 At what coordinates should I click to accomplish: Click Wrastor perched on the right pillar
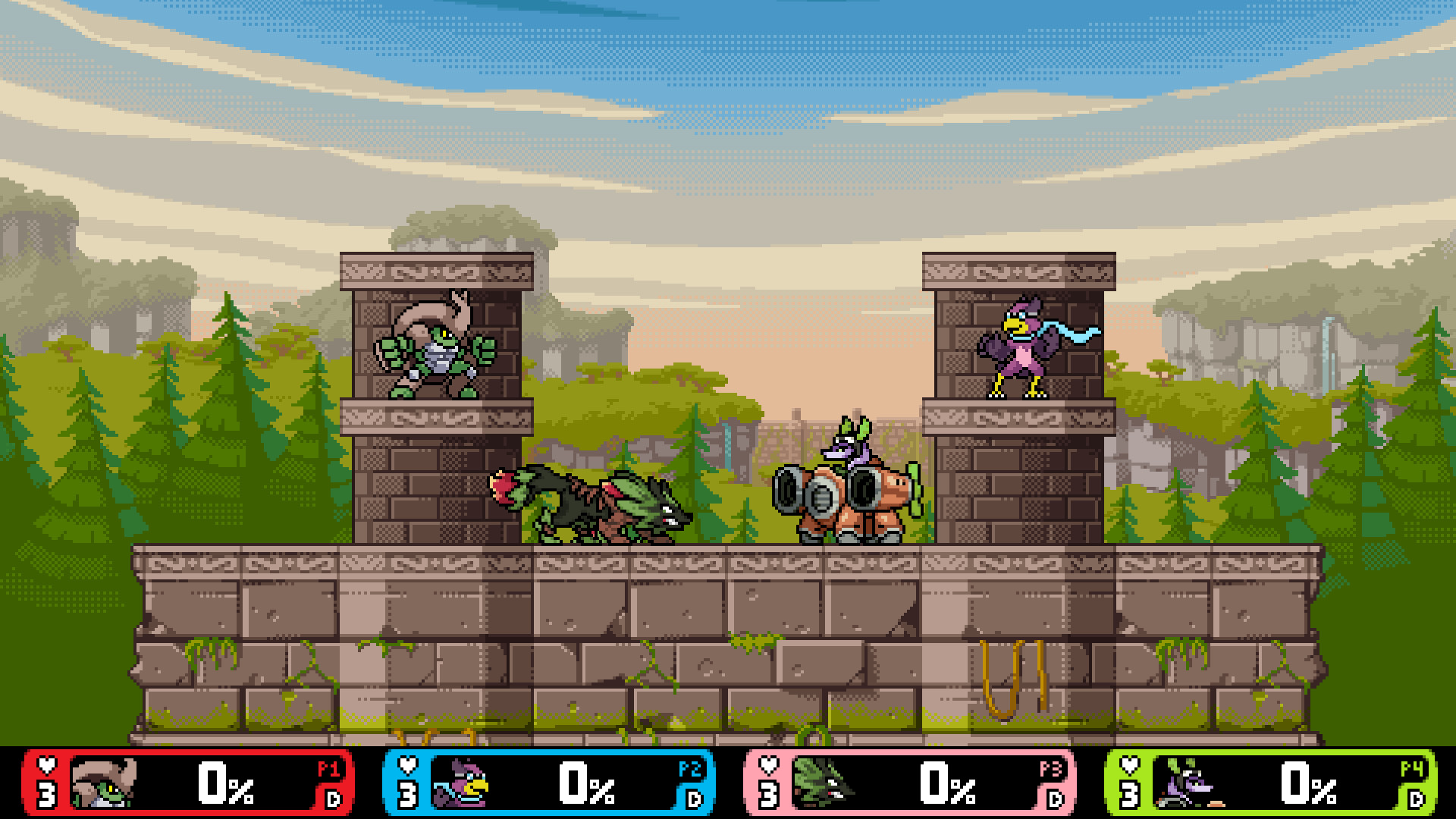coord(1020,349)
